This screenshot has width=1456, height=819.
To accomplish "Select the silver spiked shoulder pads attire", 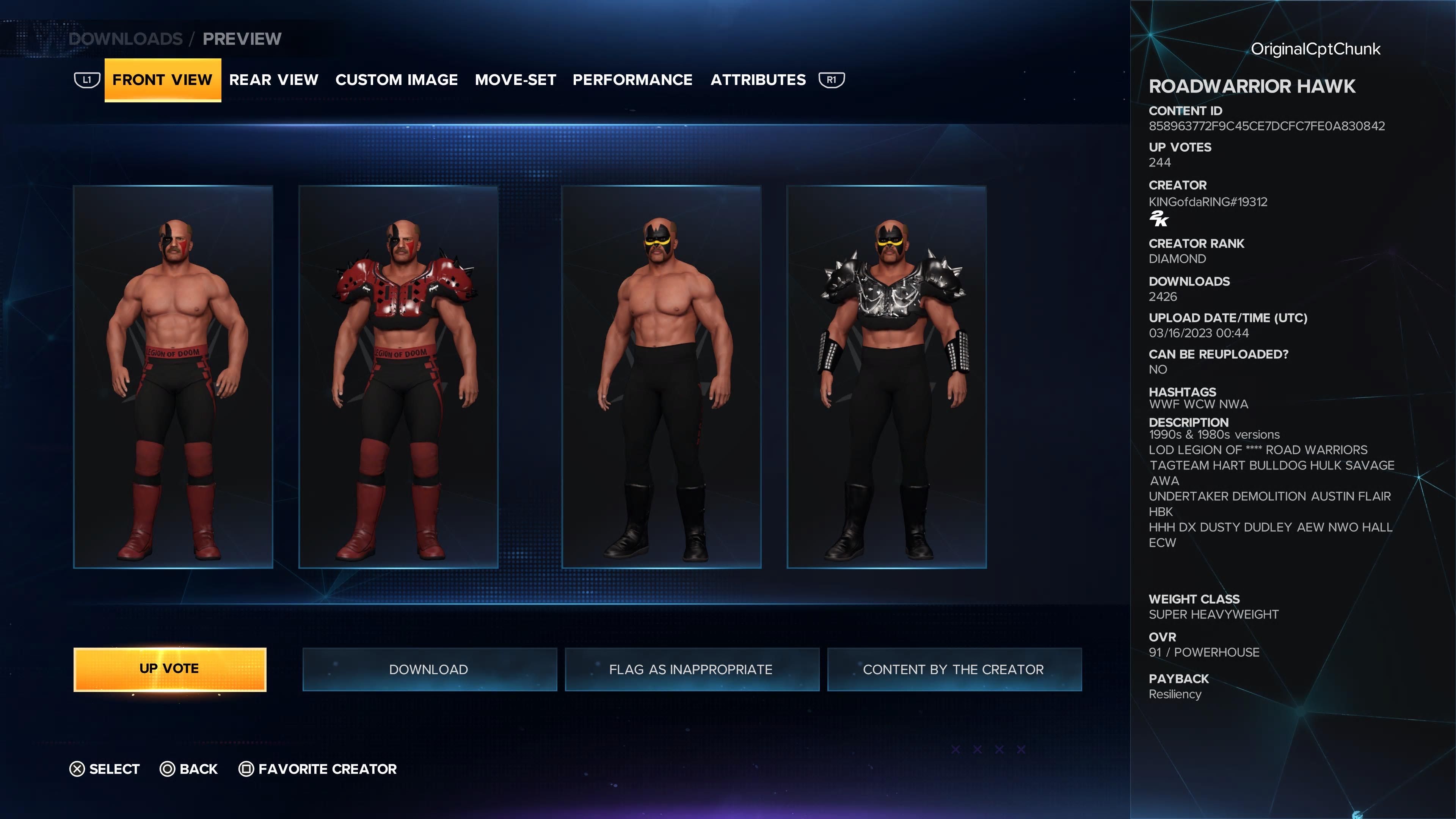I will pos(886,377).
